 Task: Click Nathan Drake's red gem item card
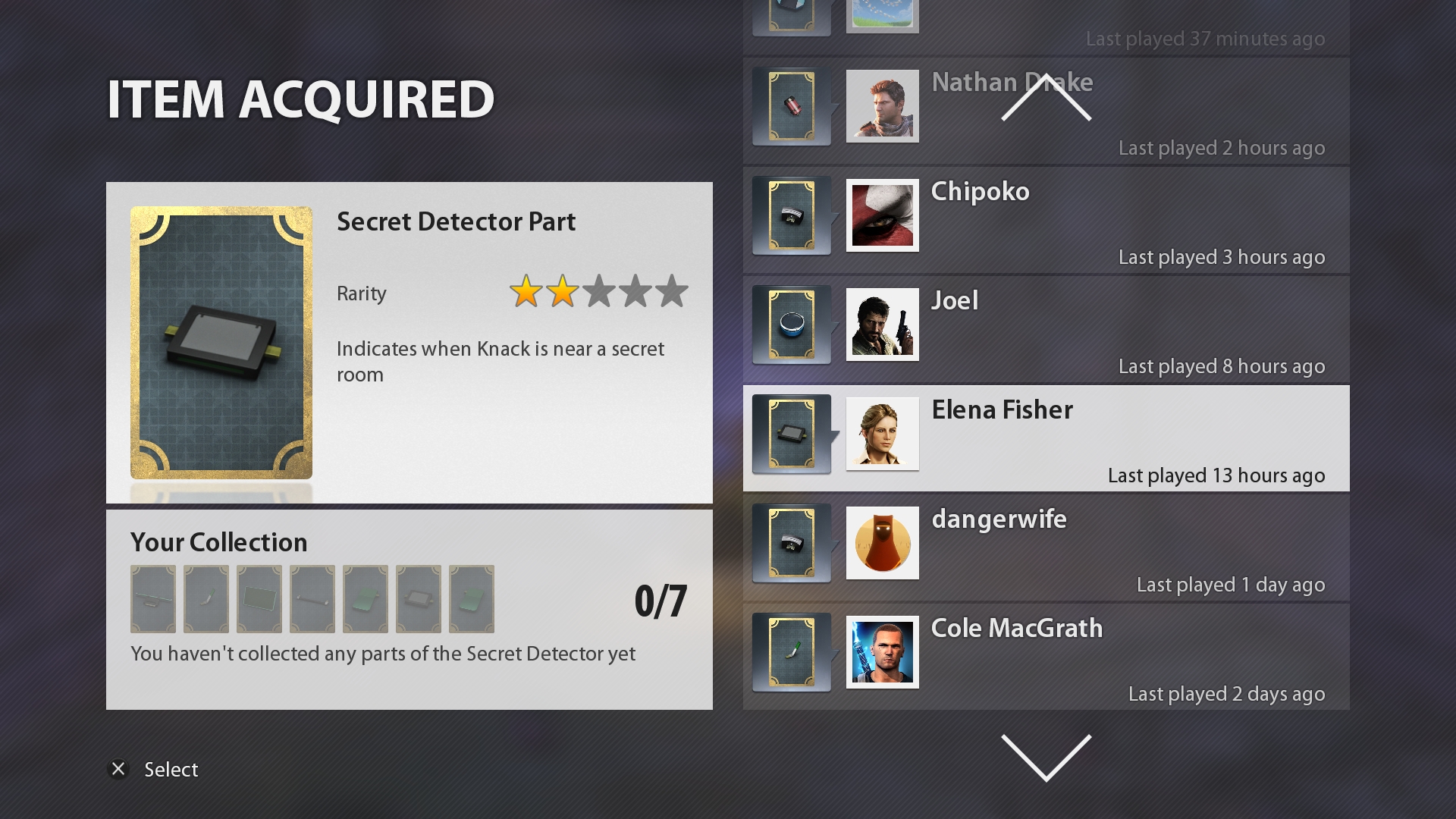pos(791,106)
